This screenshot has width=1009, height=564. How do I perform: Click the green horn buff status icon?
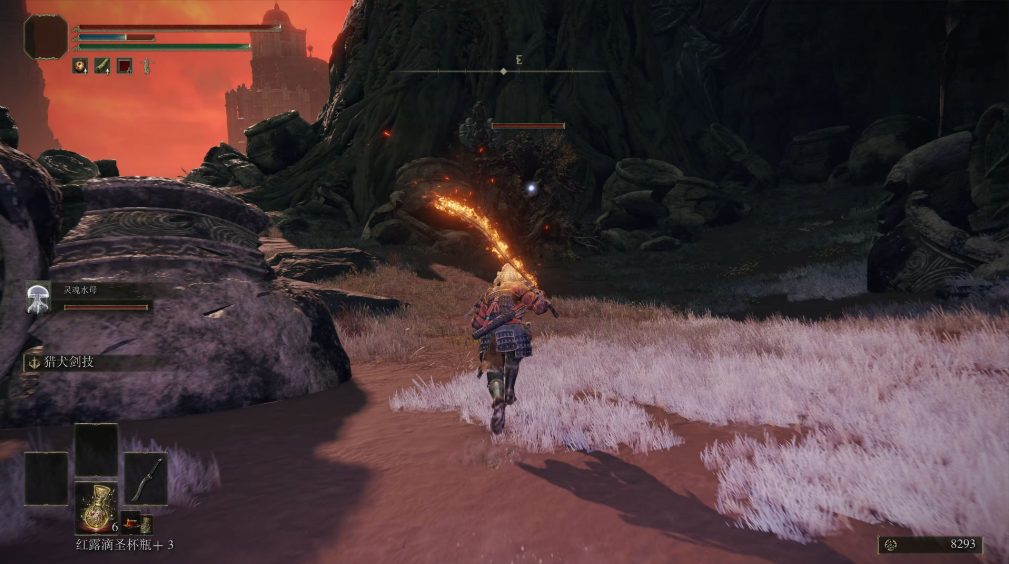click(102, 66)
